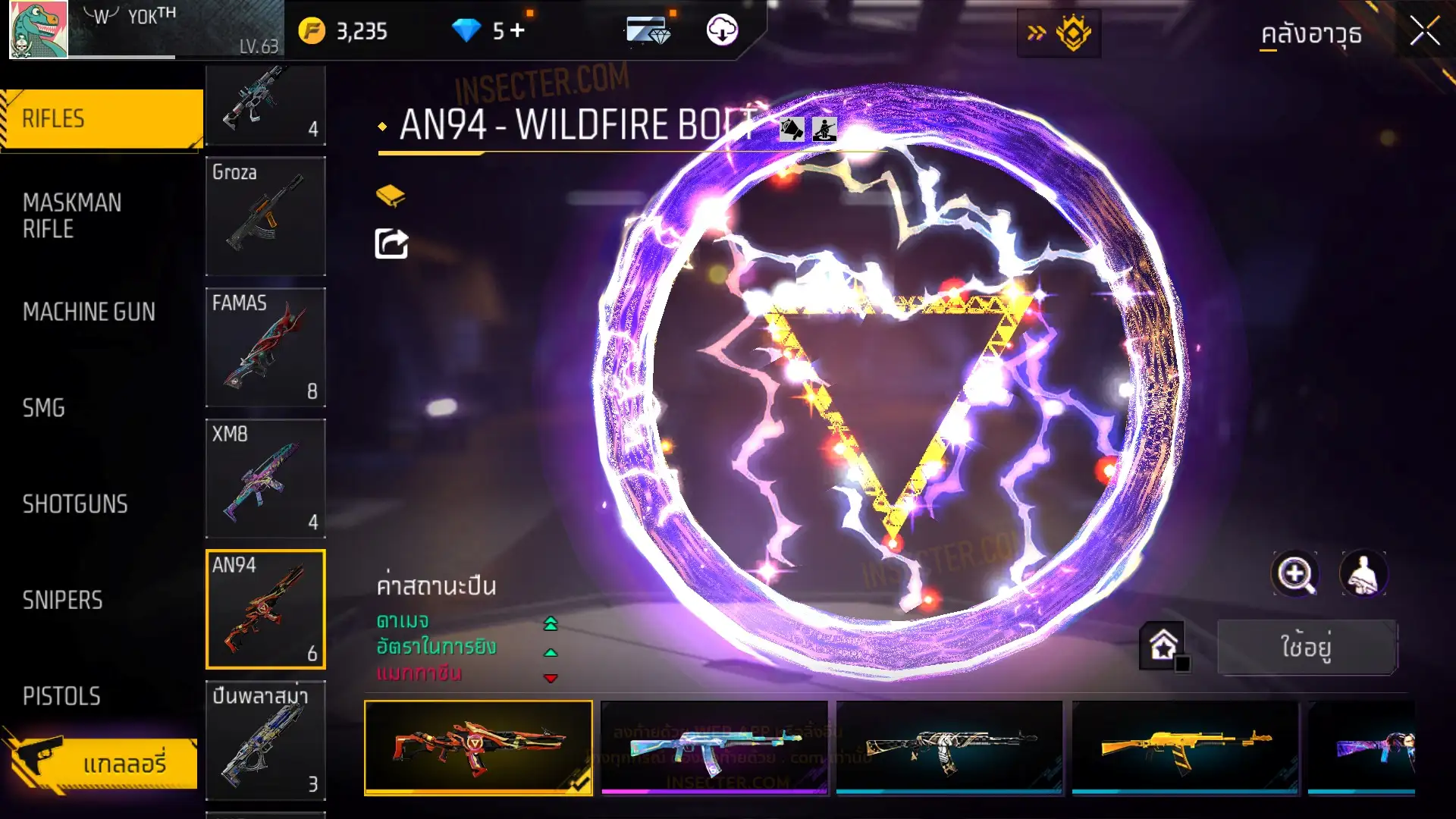
Task: Open the MACHINE GUN category
Action: (x=89, y=312)
